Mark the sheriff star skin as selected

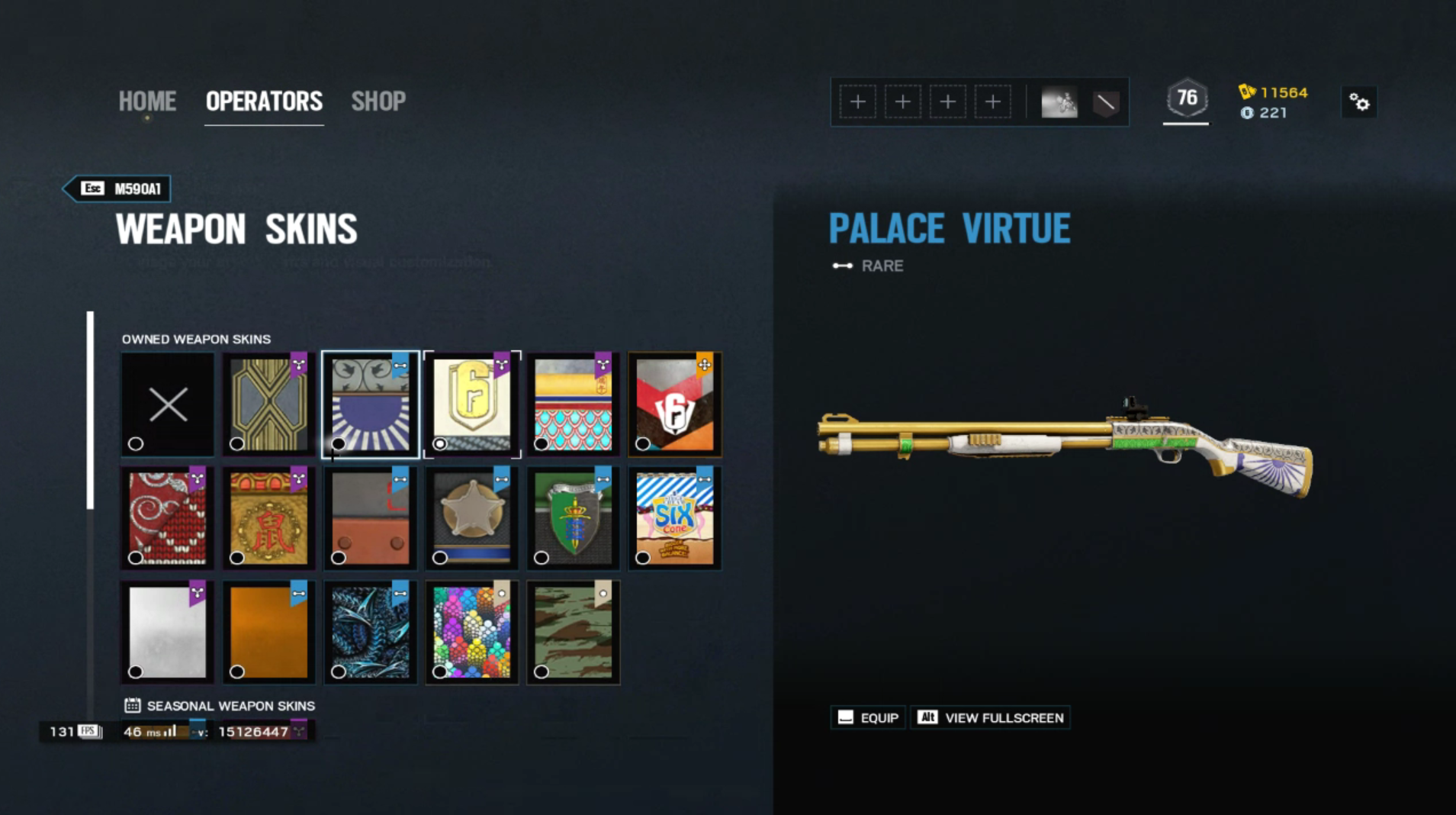[439, 557]
